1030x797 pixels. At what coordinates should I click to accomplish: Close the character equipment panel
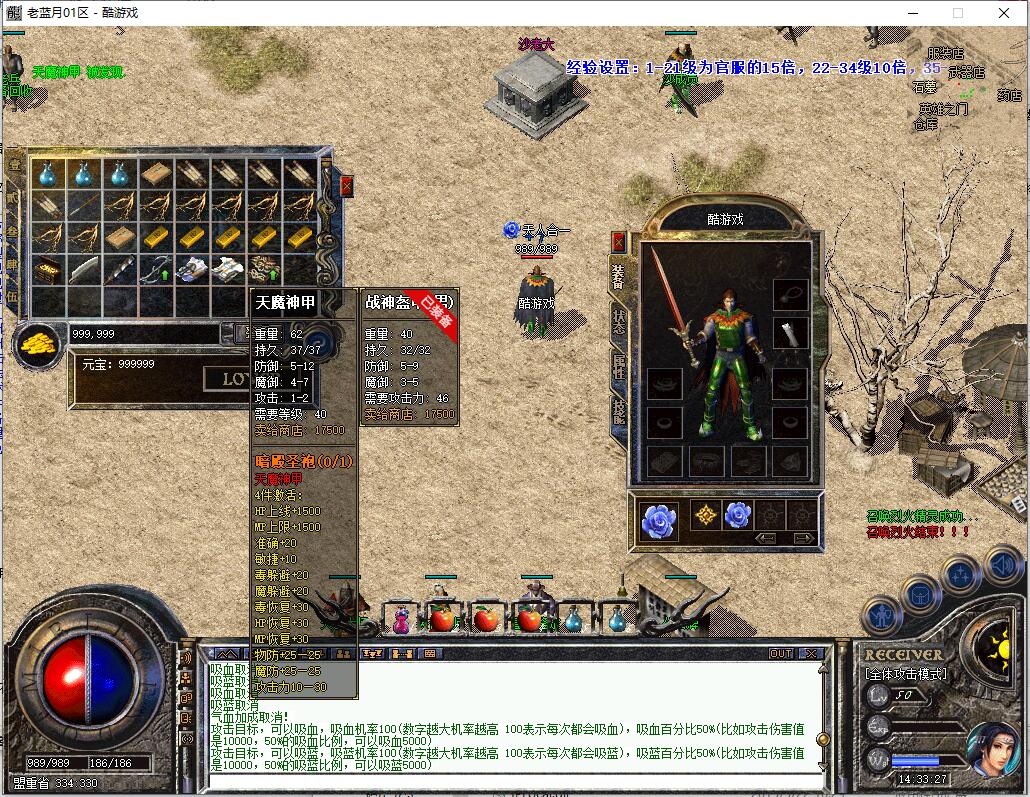618,242
